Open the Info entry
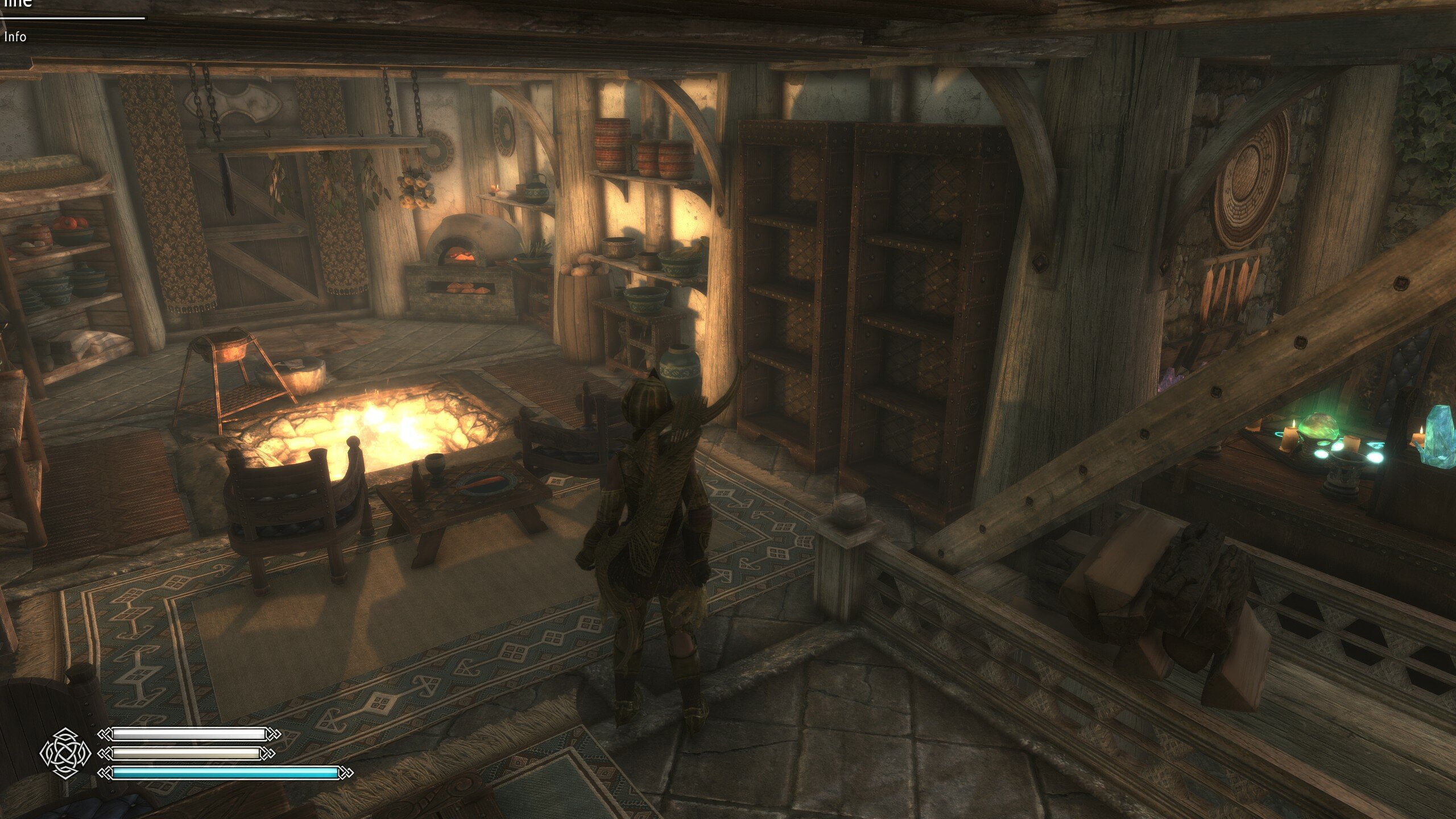1456x819 pixels. click(15, 37)
